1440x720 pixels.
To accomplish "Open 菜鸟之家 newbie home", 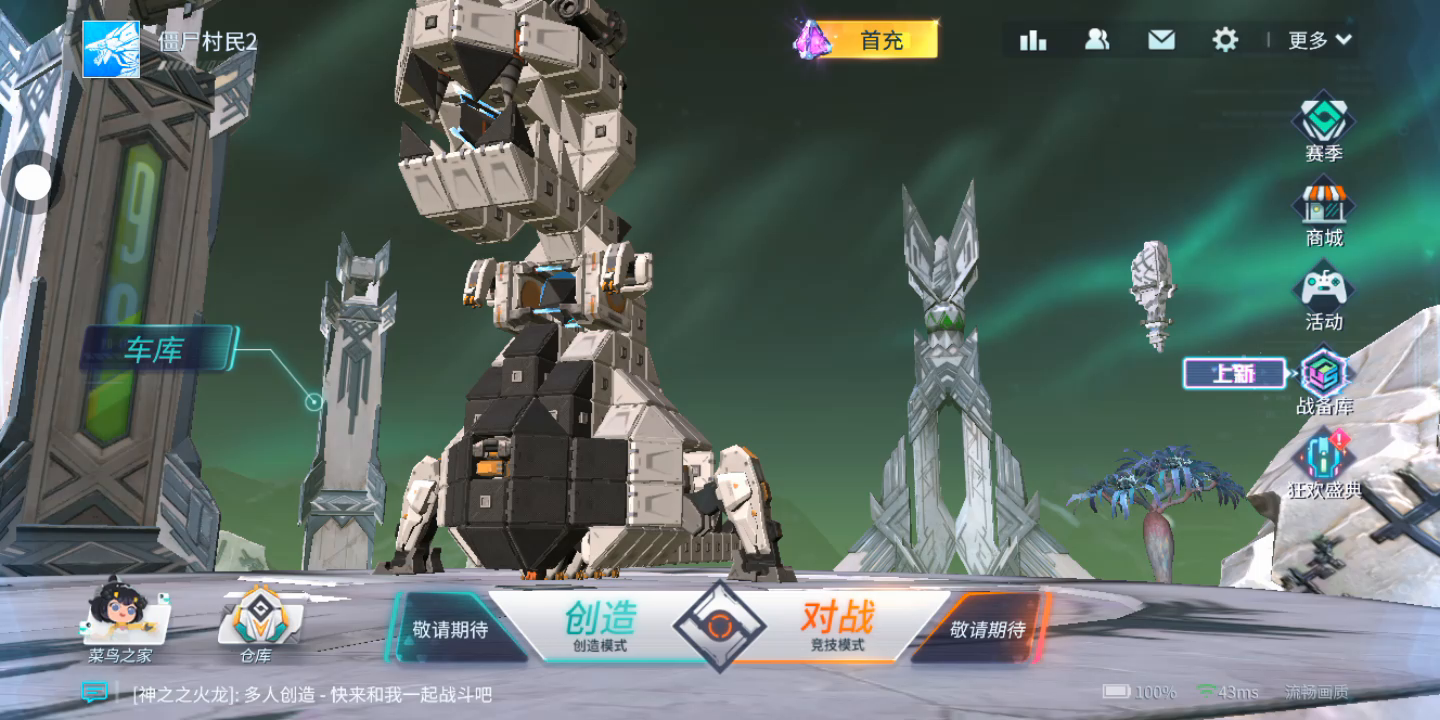I will point(120,620).
